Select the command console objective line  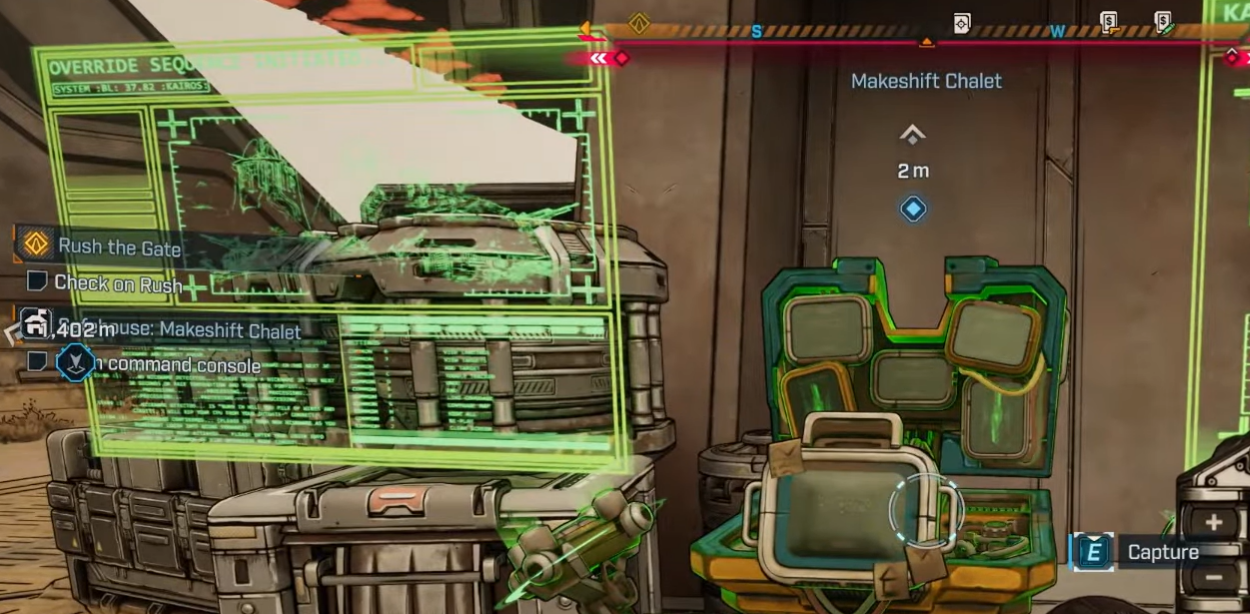(183, 365)
